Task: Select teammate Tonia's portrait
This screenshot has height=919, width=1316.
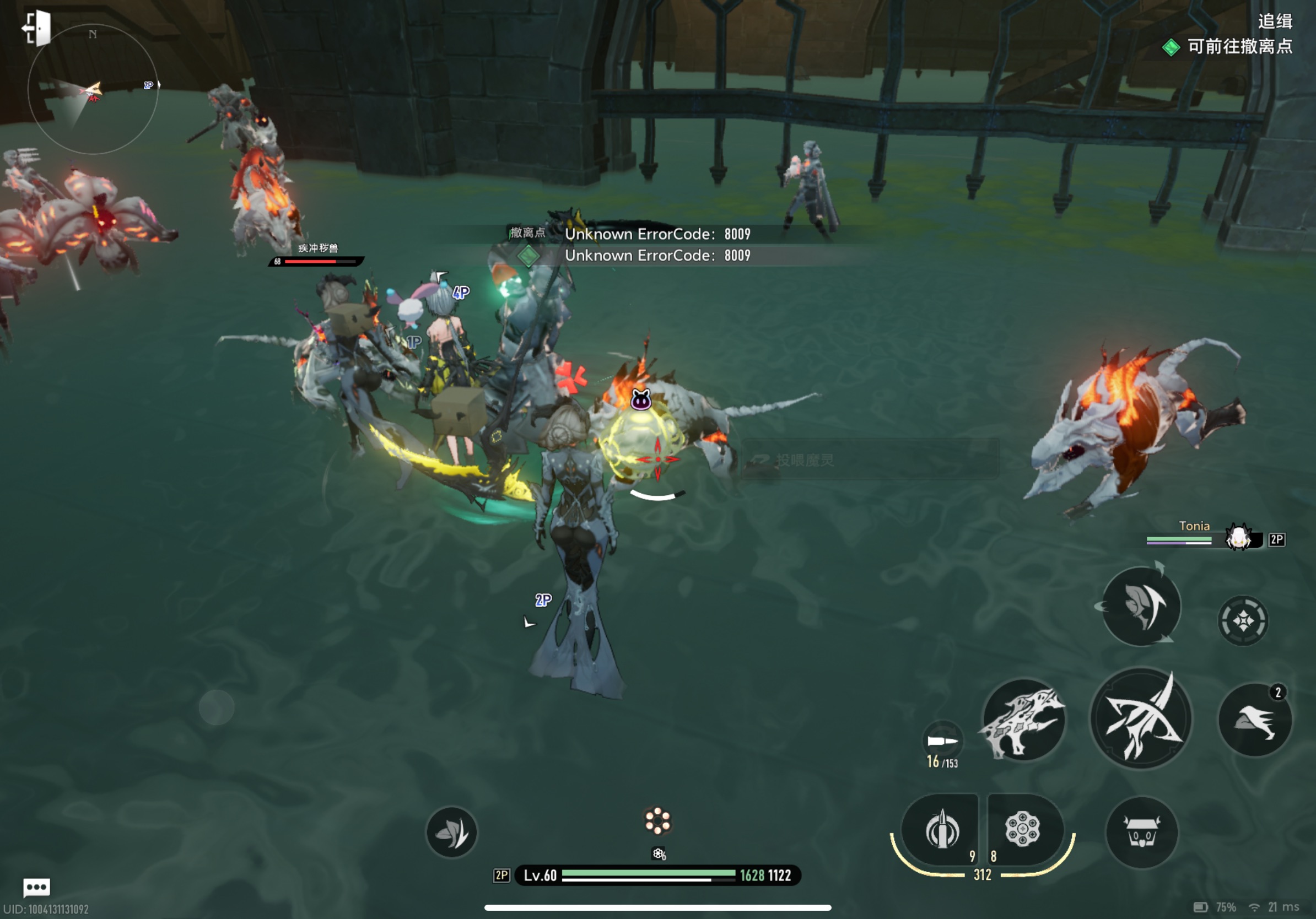Action: coord(1238,537)
